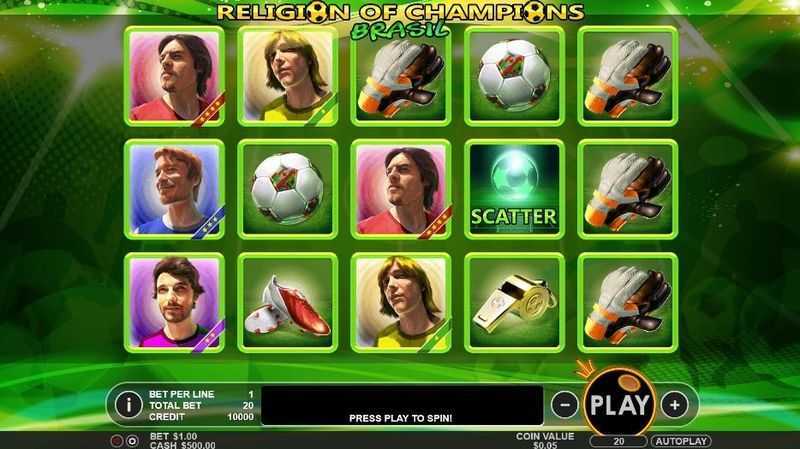Open the info paytable button

128,404
